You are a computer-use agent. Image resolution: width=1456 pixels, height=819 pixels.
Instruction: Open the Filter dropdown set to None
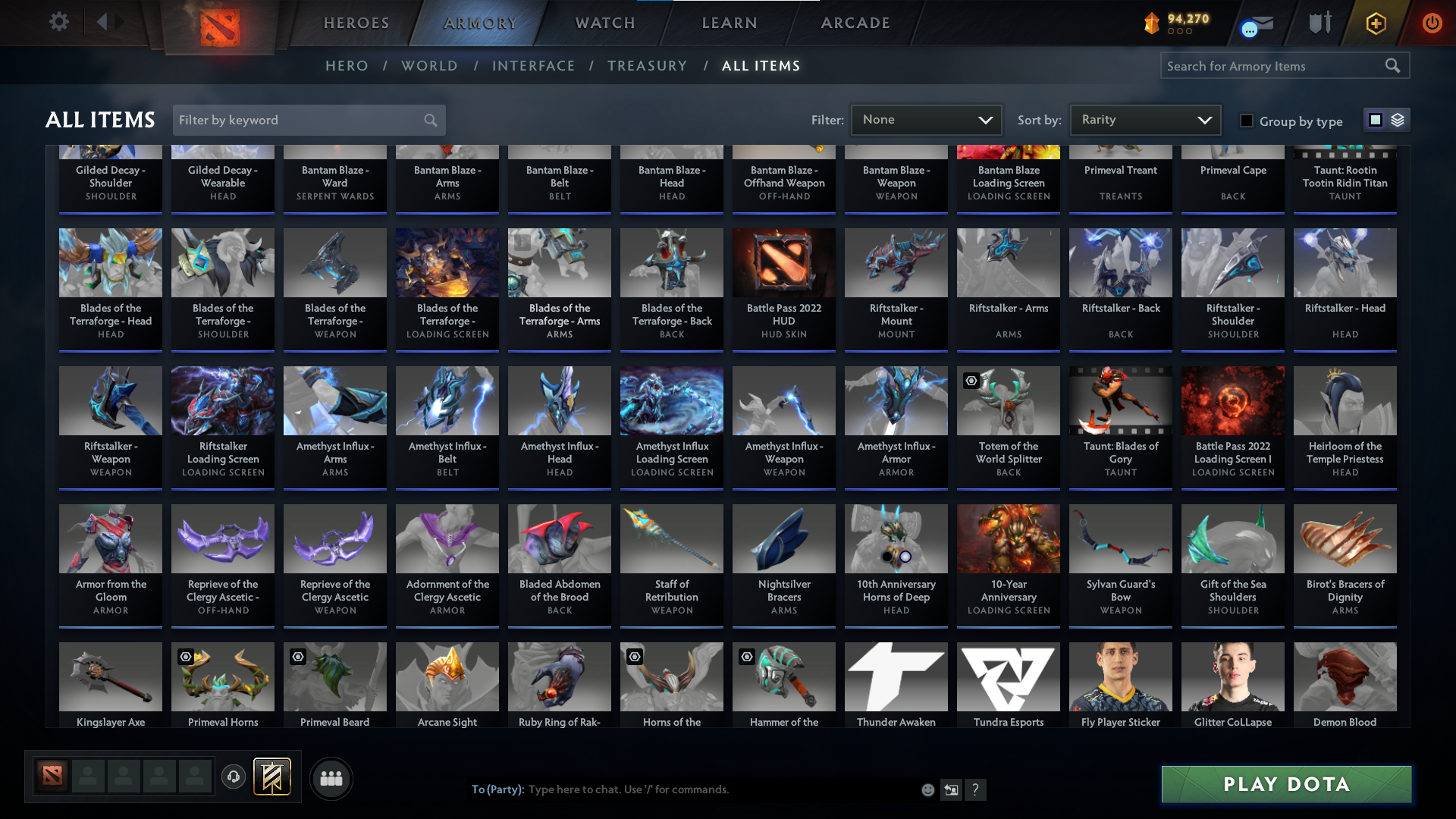tap(926, 119)
